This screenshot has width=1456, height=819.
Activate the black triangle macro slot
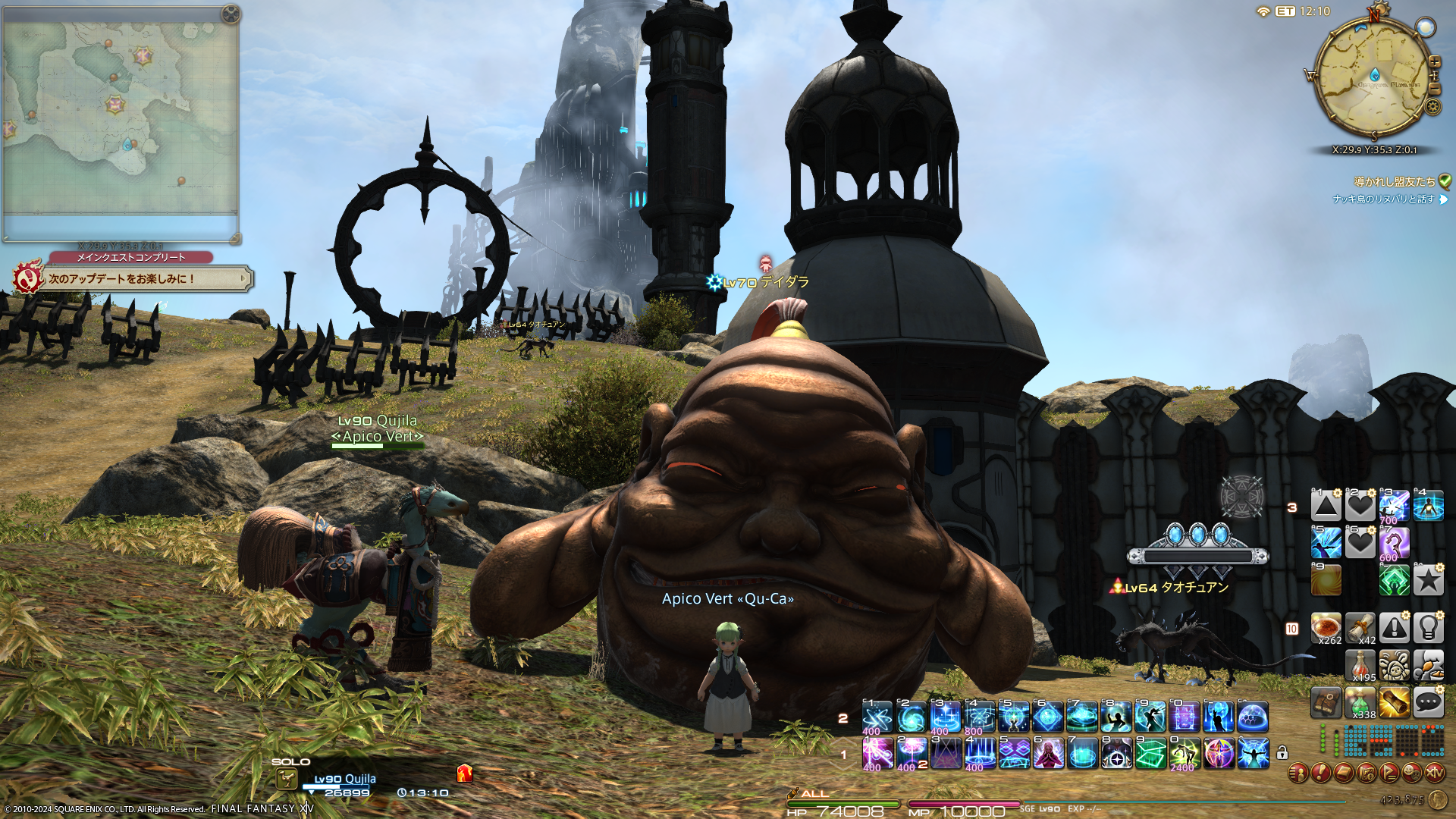pyautogui.click(x=1326, y=506)
